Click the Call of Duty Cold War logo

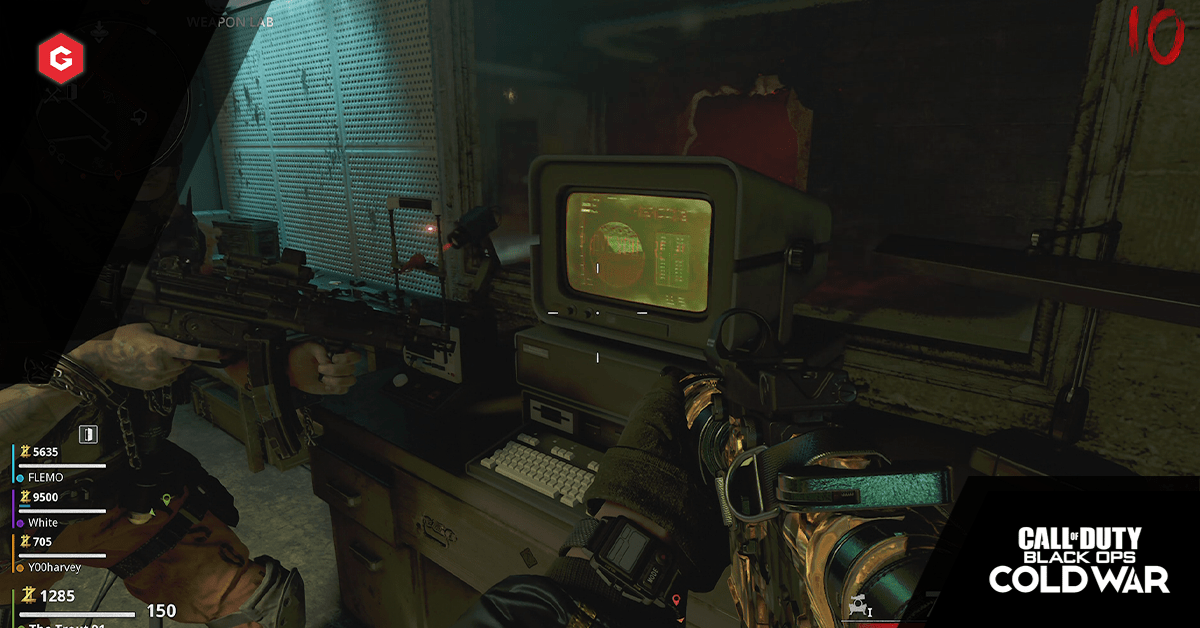click(x=1079, y=560)
